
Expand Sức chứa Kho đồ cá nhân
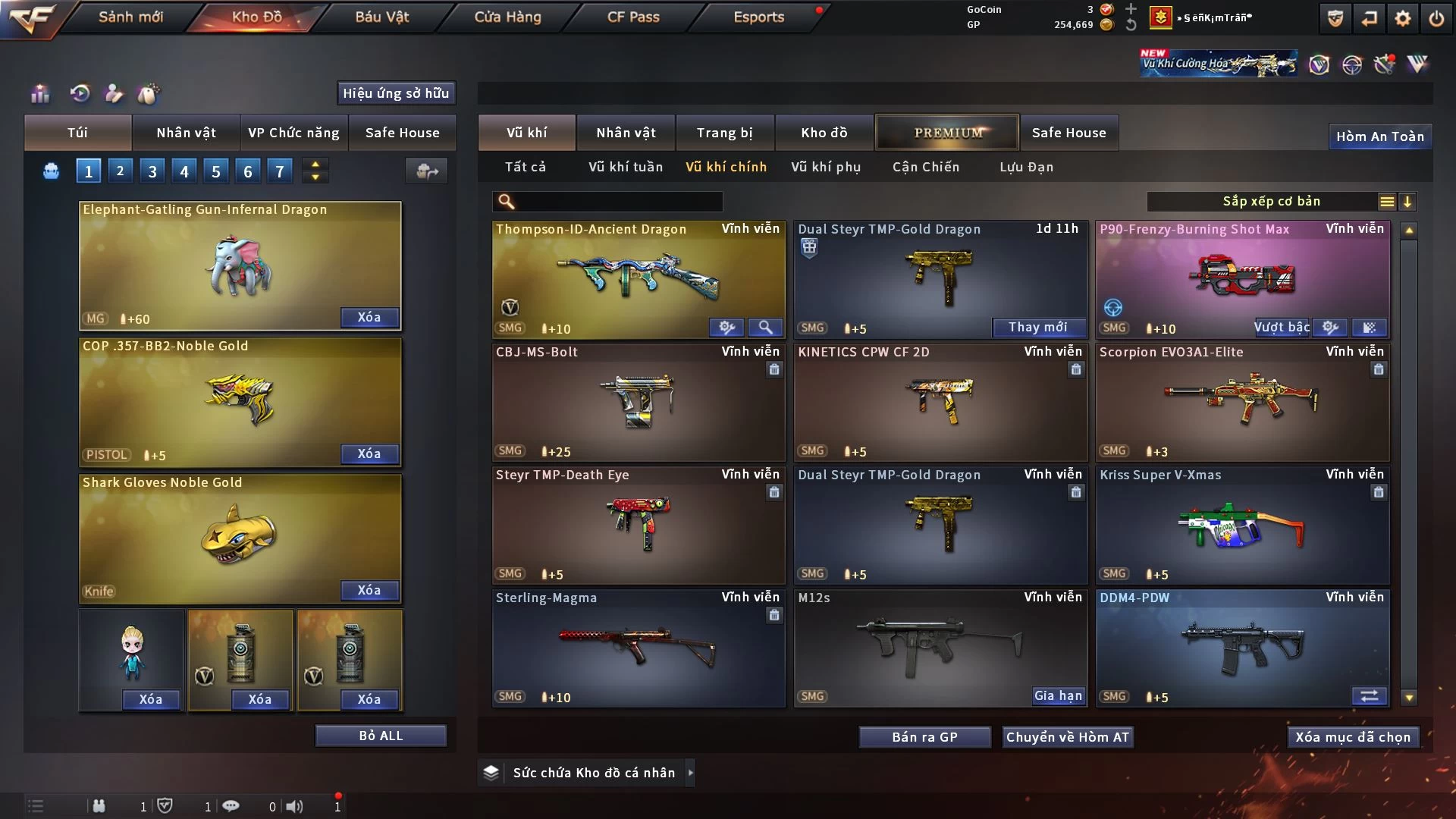(690, 773)
